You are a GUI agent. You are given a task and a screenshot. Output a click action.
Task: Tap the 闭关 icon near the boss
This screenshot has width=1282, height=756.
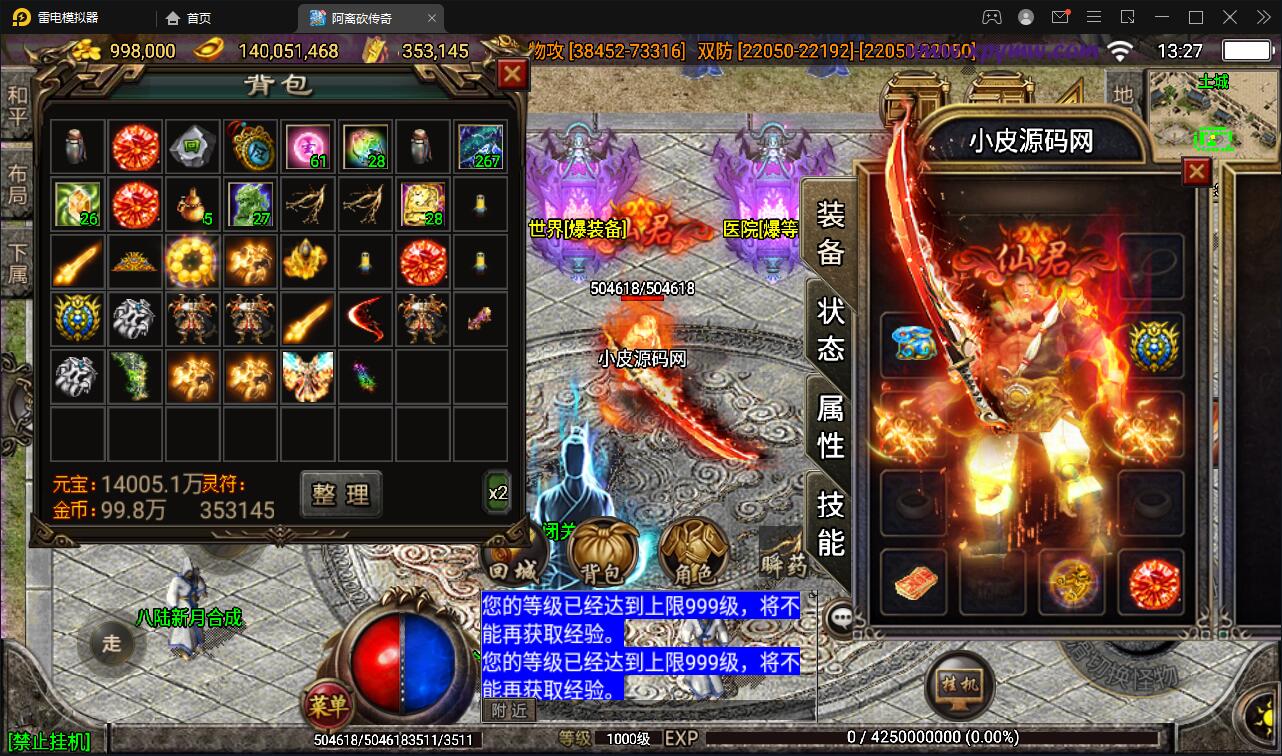560,533
